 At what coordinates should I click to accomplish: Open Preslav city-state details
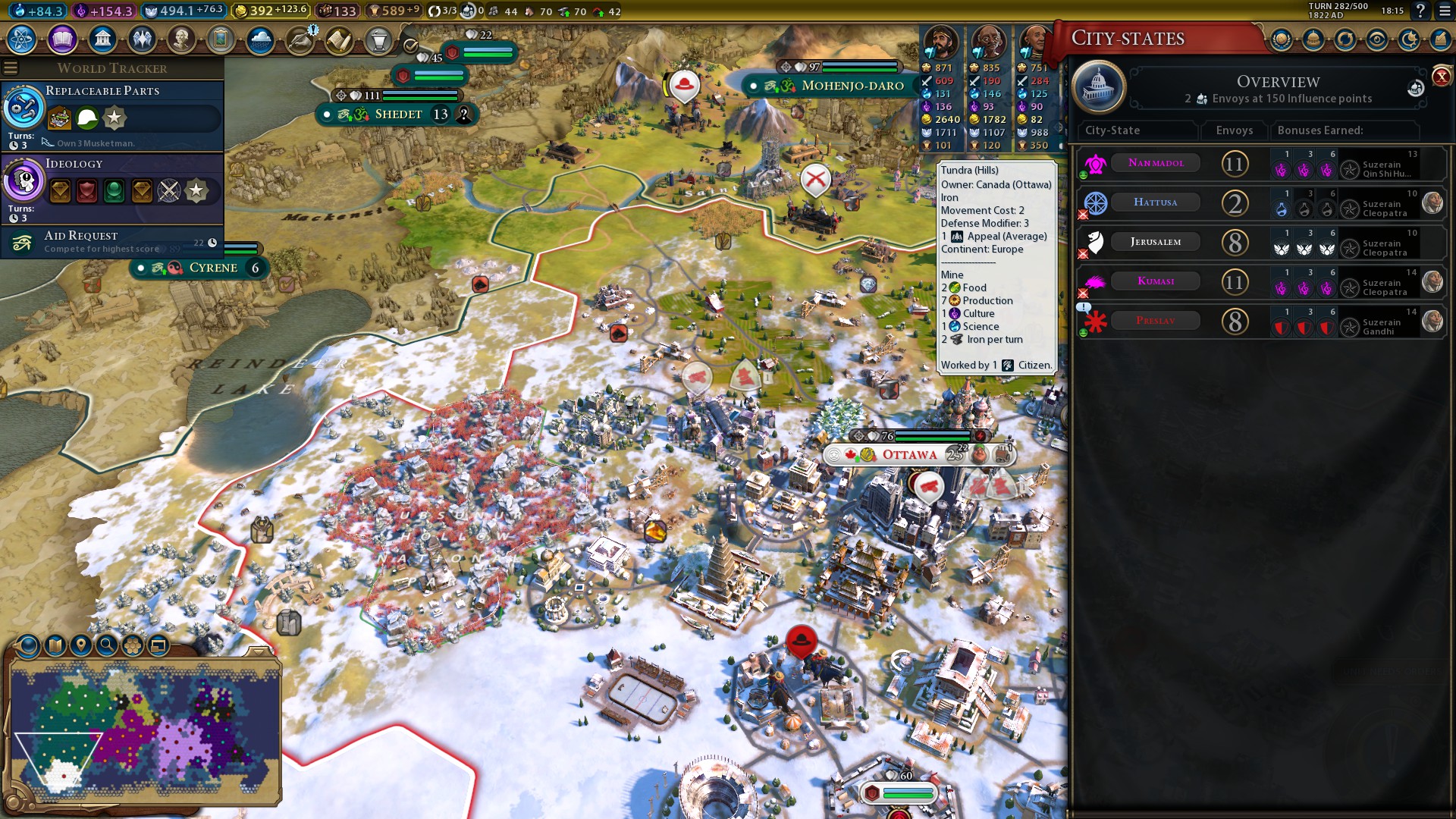(1156, 321)
